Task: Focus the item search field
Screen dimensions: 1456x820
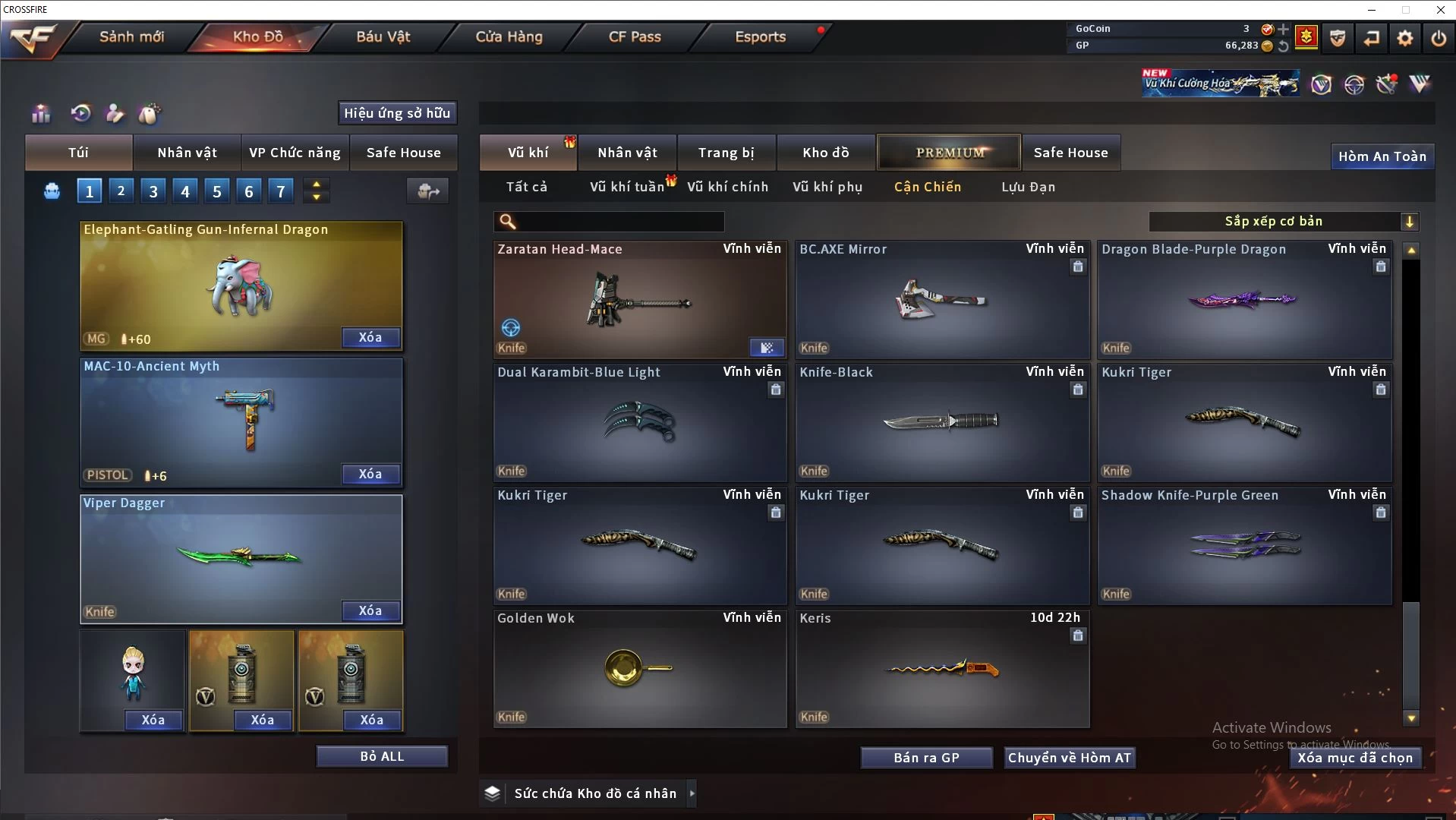Action: [619, 221]
